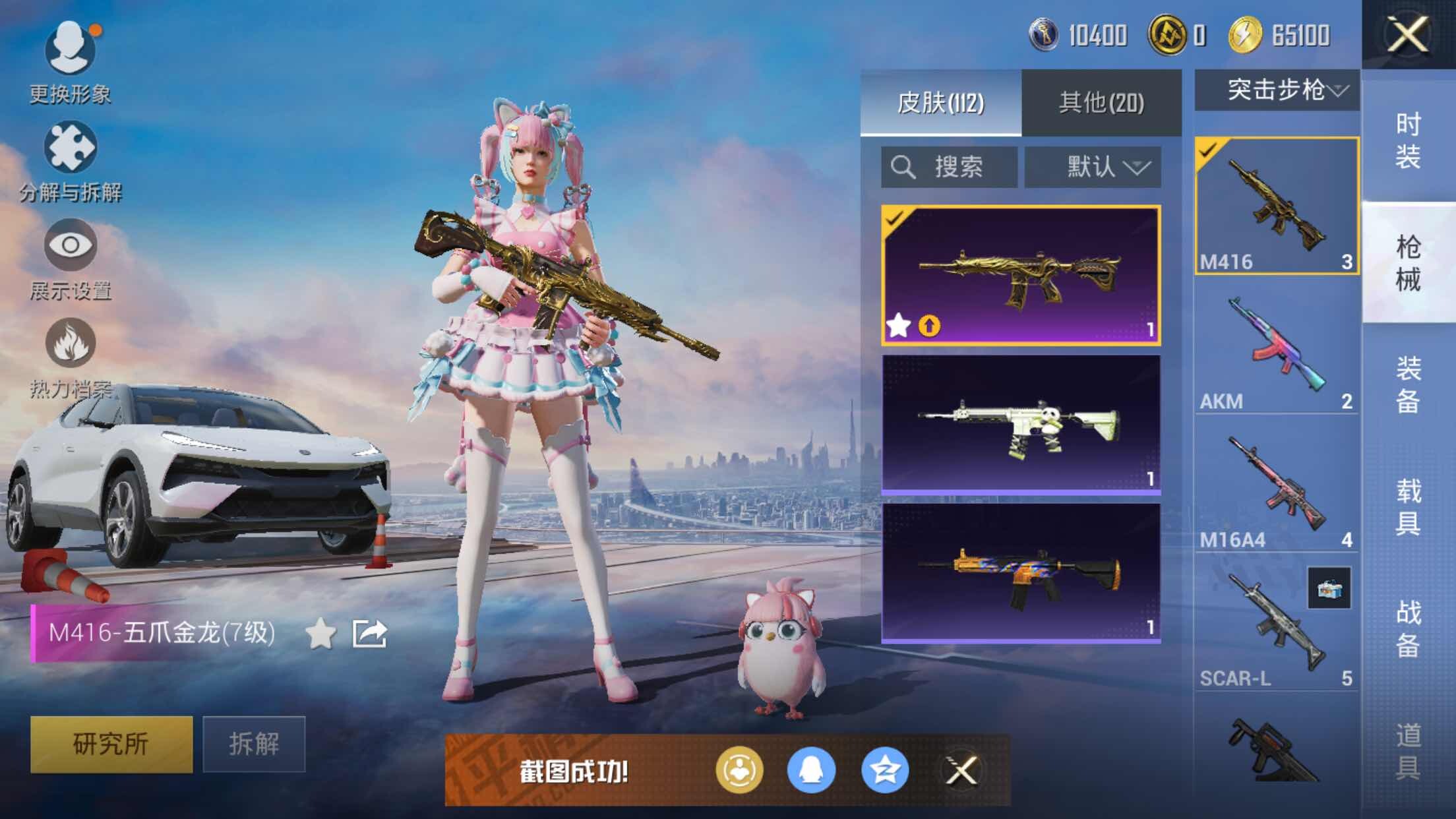Select the orange and blue M416 skin
This screenshot has width=1456, height=819.
pos(1021,572)
